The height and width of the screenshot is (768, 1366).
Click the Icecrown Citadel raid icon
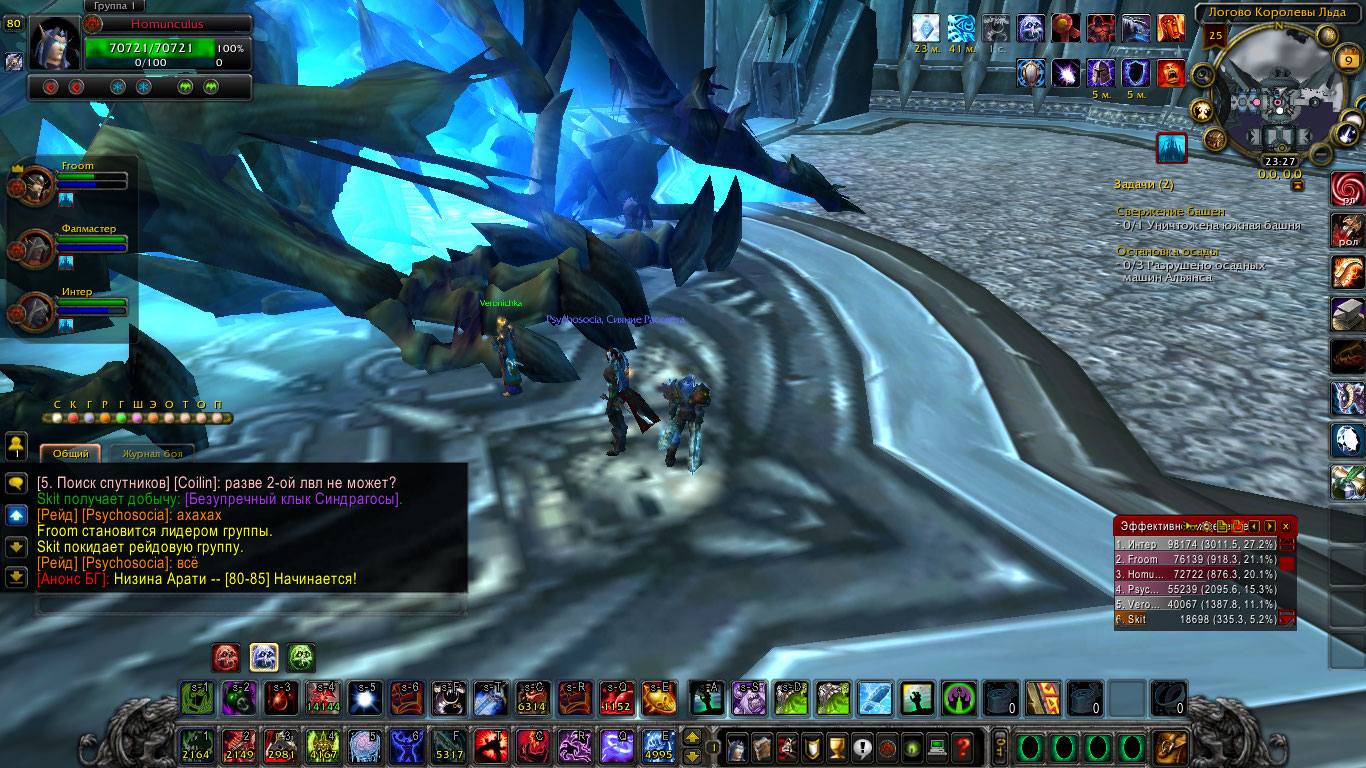coord(1171,148)
